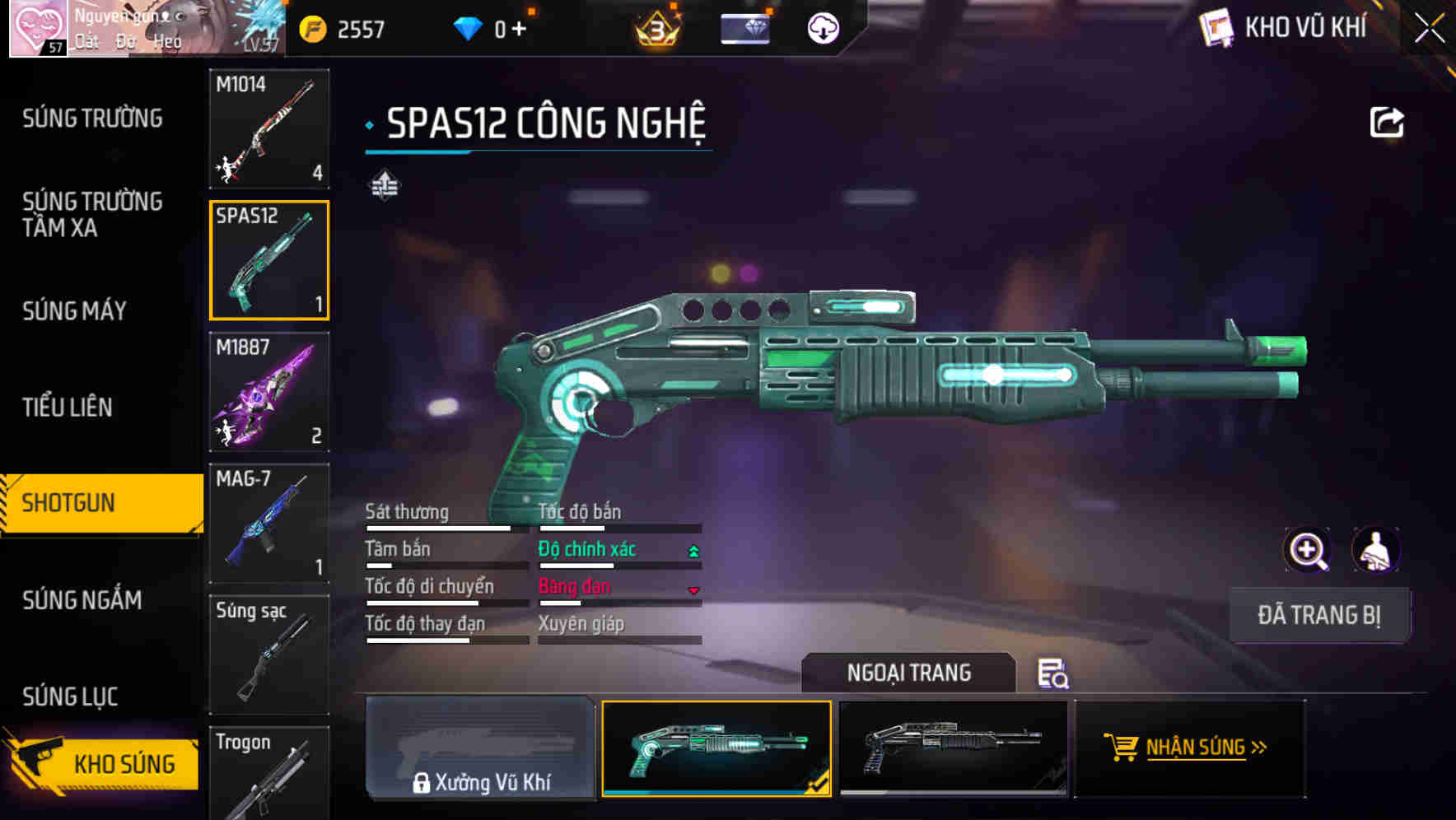Viewport: 1456px width, 820px height.
Task: Select the M1887 shotgun tile
Action: tap(269, 392)
